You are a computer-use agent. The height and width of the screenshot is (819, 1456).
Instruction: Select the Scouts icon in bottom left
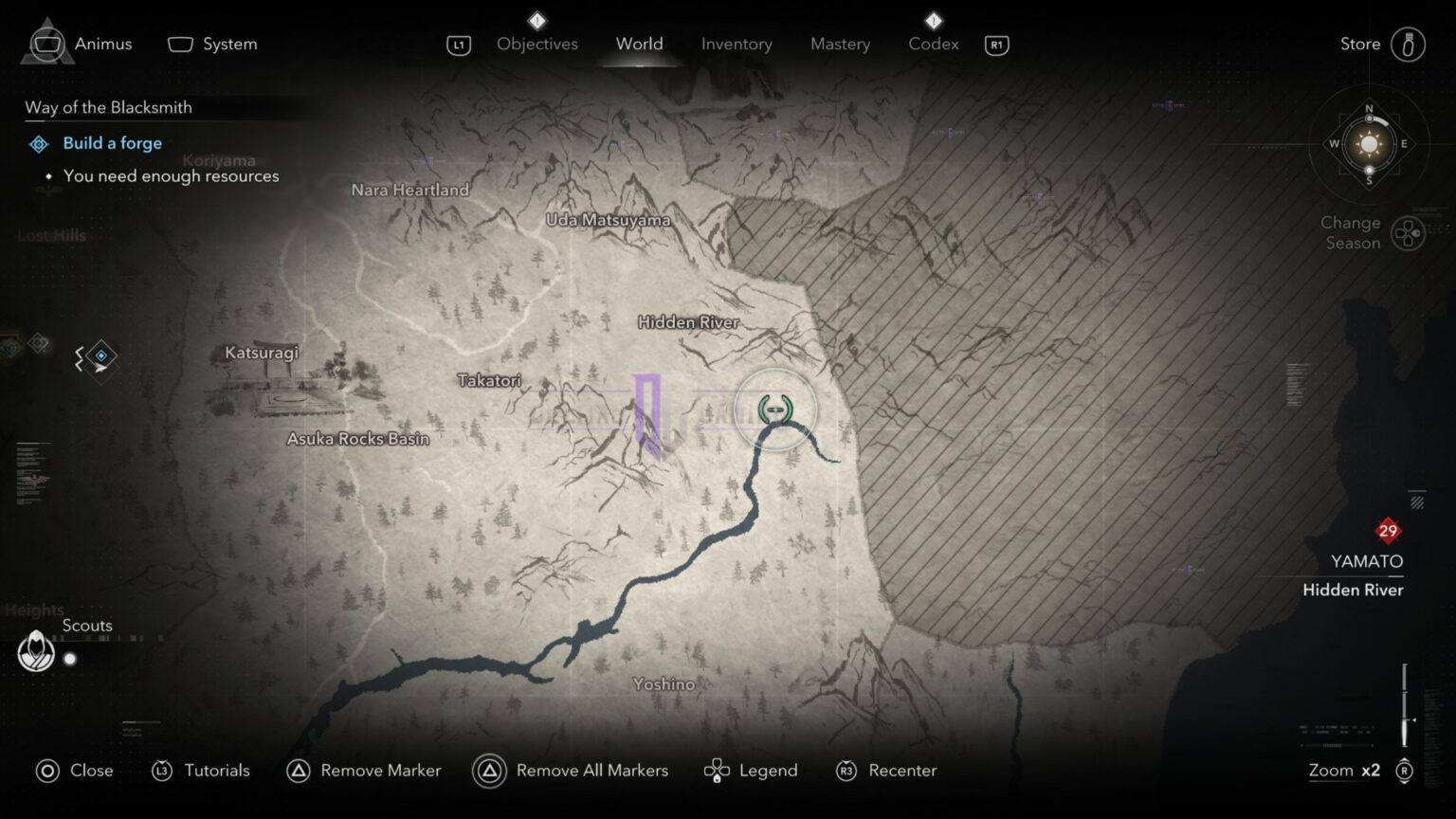point(36,651)
